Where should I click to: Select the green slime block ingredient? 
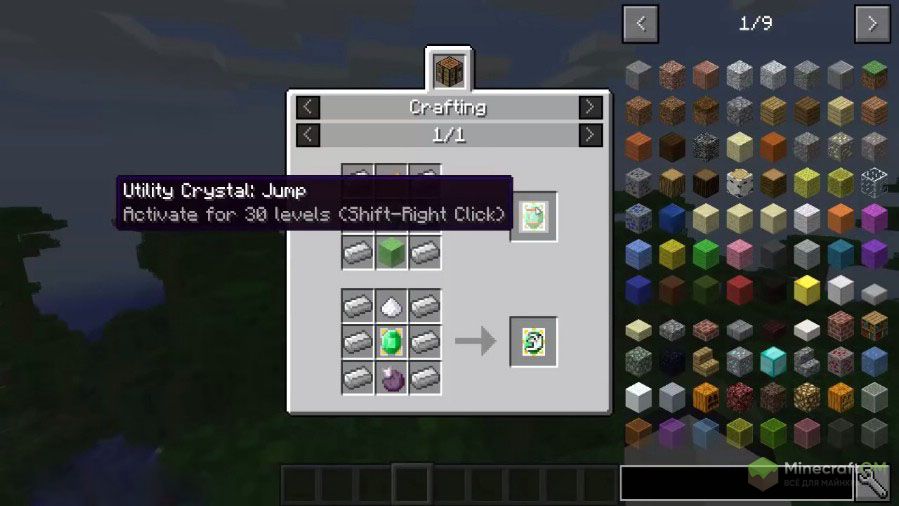tap(391, 251)
